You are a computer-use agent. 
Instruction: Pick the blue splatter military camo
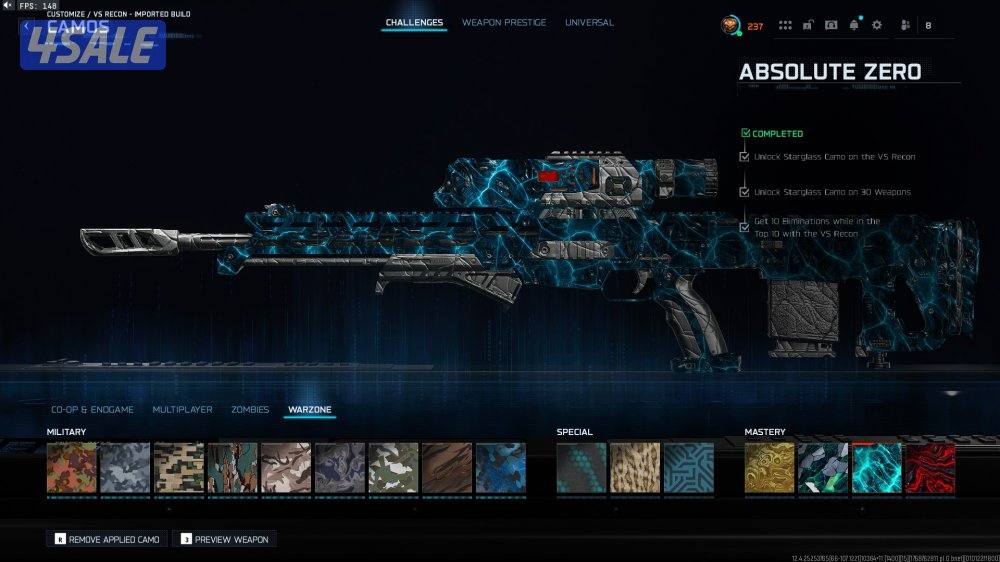pos(501,468)
